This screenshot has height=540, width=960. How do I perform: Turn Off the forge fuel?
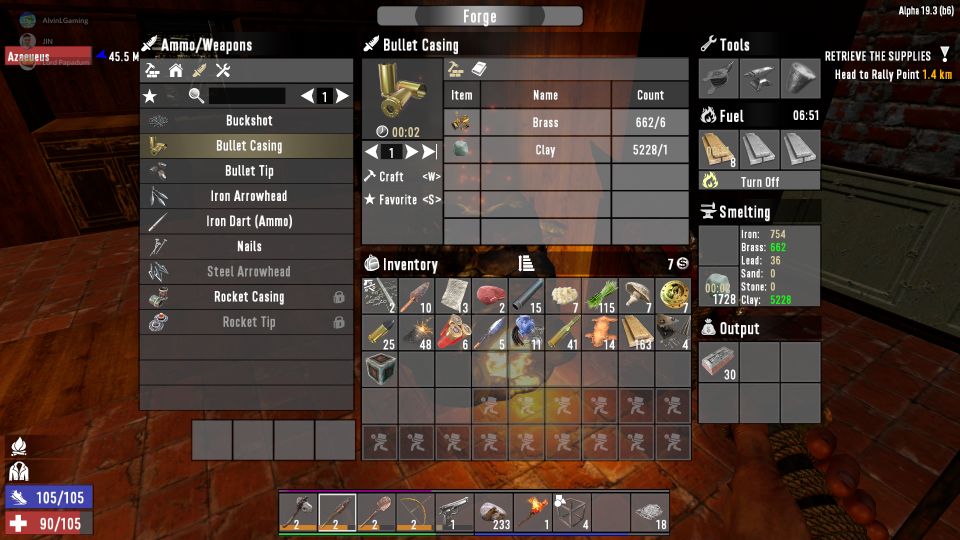(759, 182)
